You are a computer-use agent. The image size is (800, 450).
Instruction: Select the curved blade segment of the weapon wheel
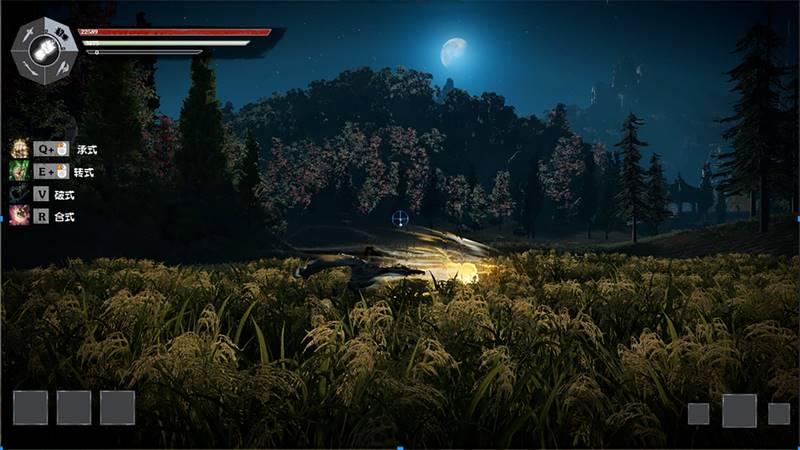[x=29, y=68]
